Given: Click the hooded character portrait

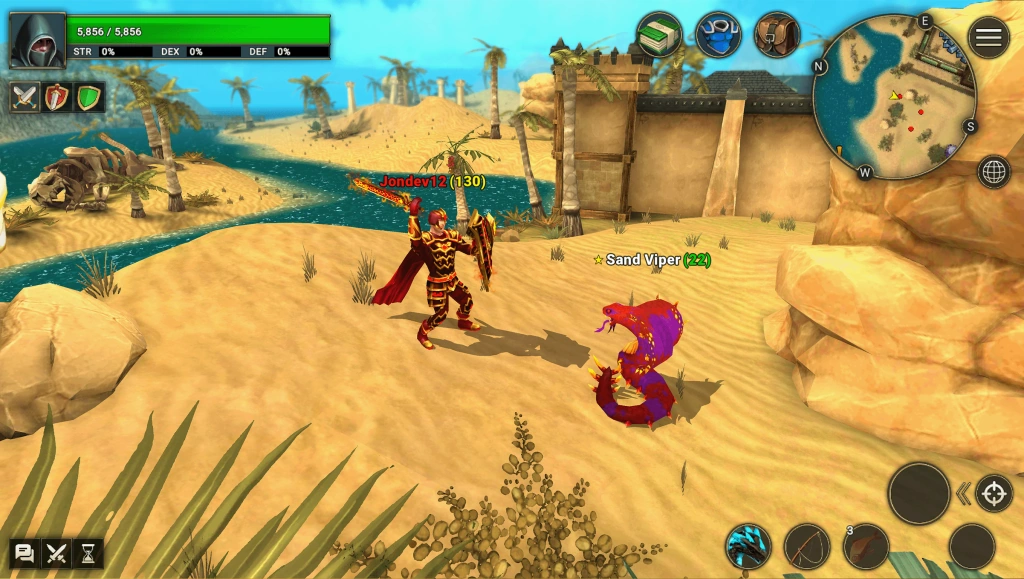Looking at the screenshot, I should pyautogui.click(x=38, y=40).
